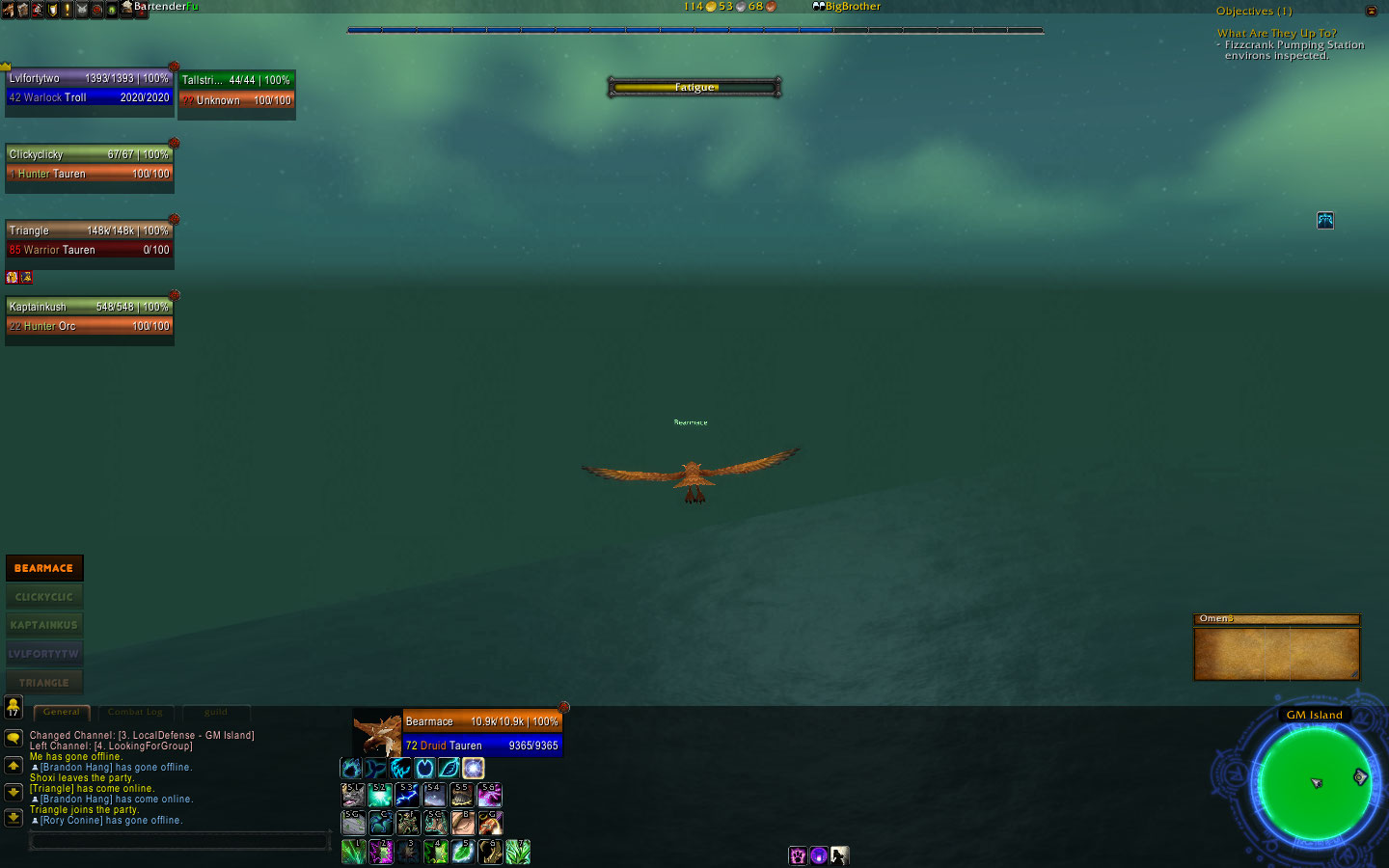
Task: Click Triangle's Warrior party frame
Action: tap(89, 240)
